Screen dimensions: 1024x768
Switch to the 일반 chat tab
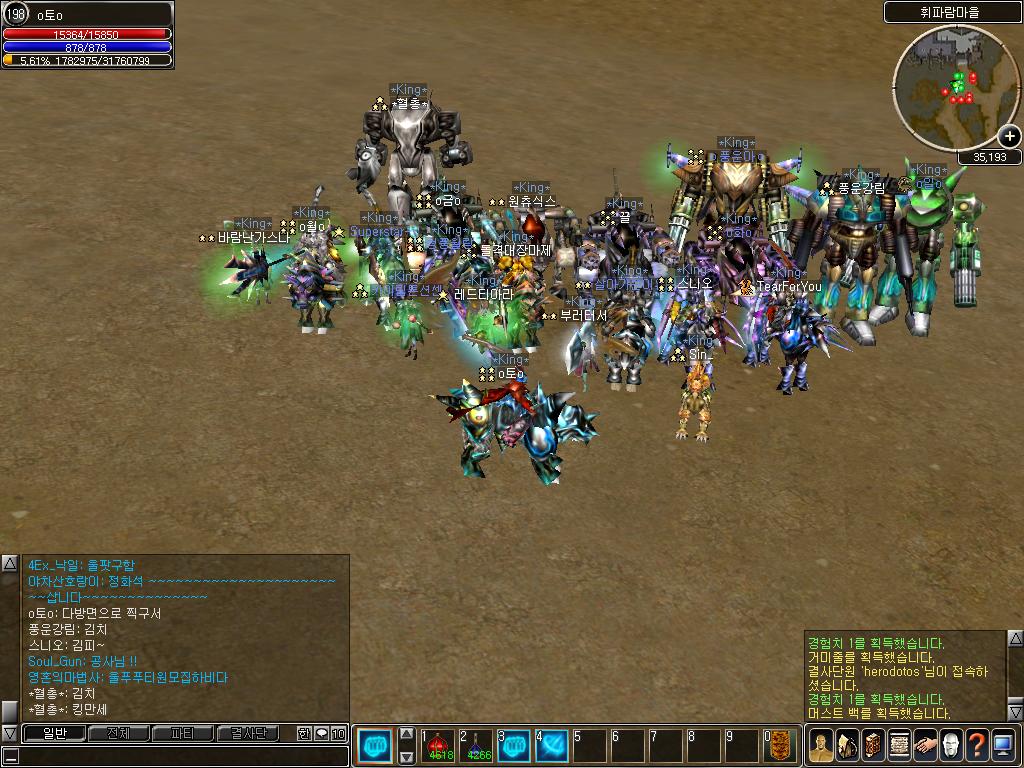coord(54,734)
